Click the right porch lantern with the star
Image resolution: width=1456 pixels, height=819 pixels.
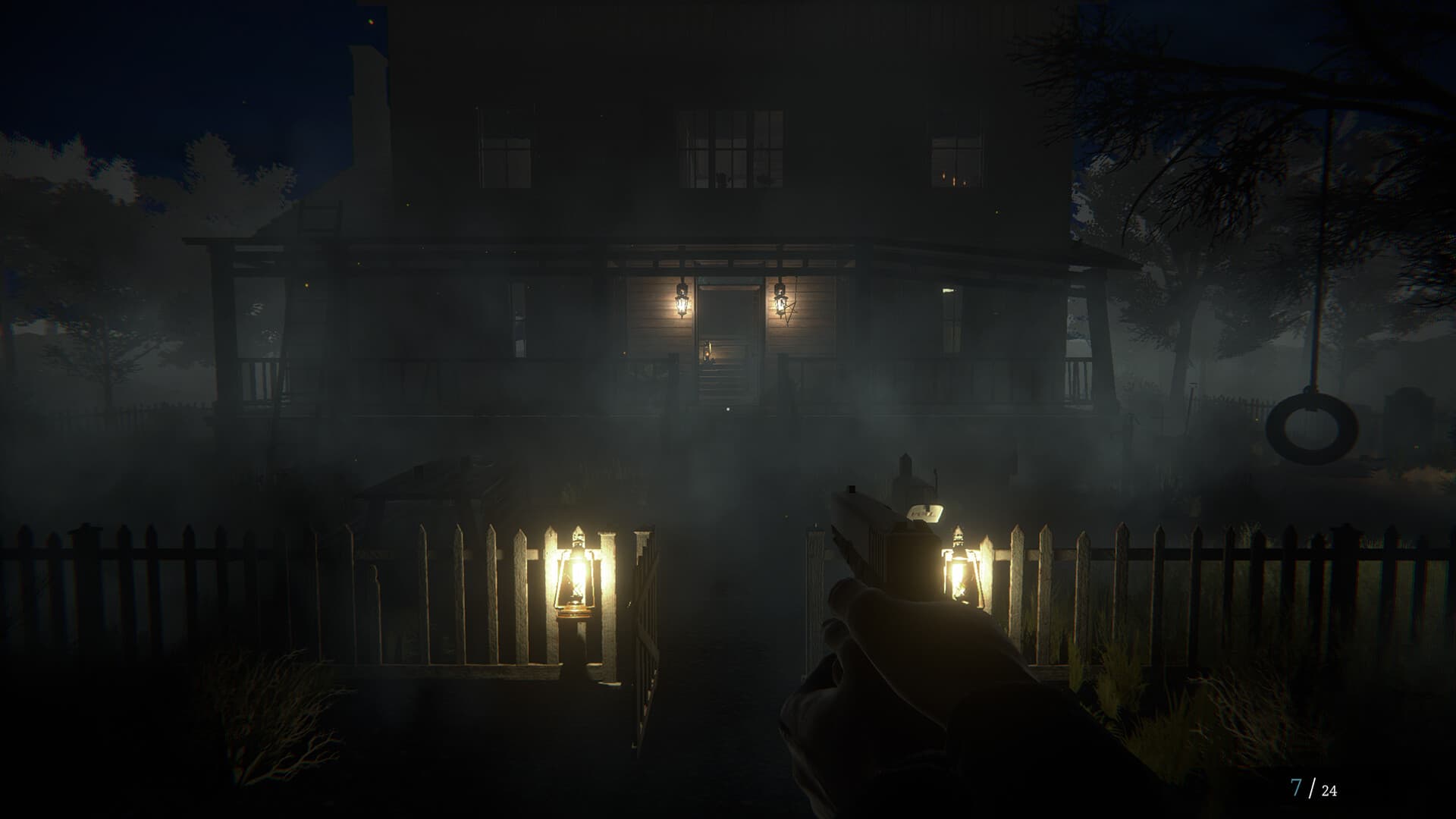tap(781, 303)
